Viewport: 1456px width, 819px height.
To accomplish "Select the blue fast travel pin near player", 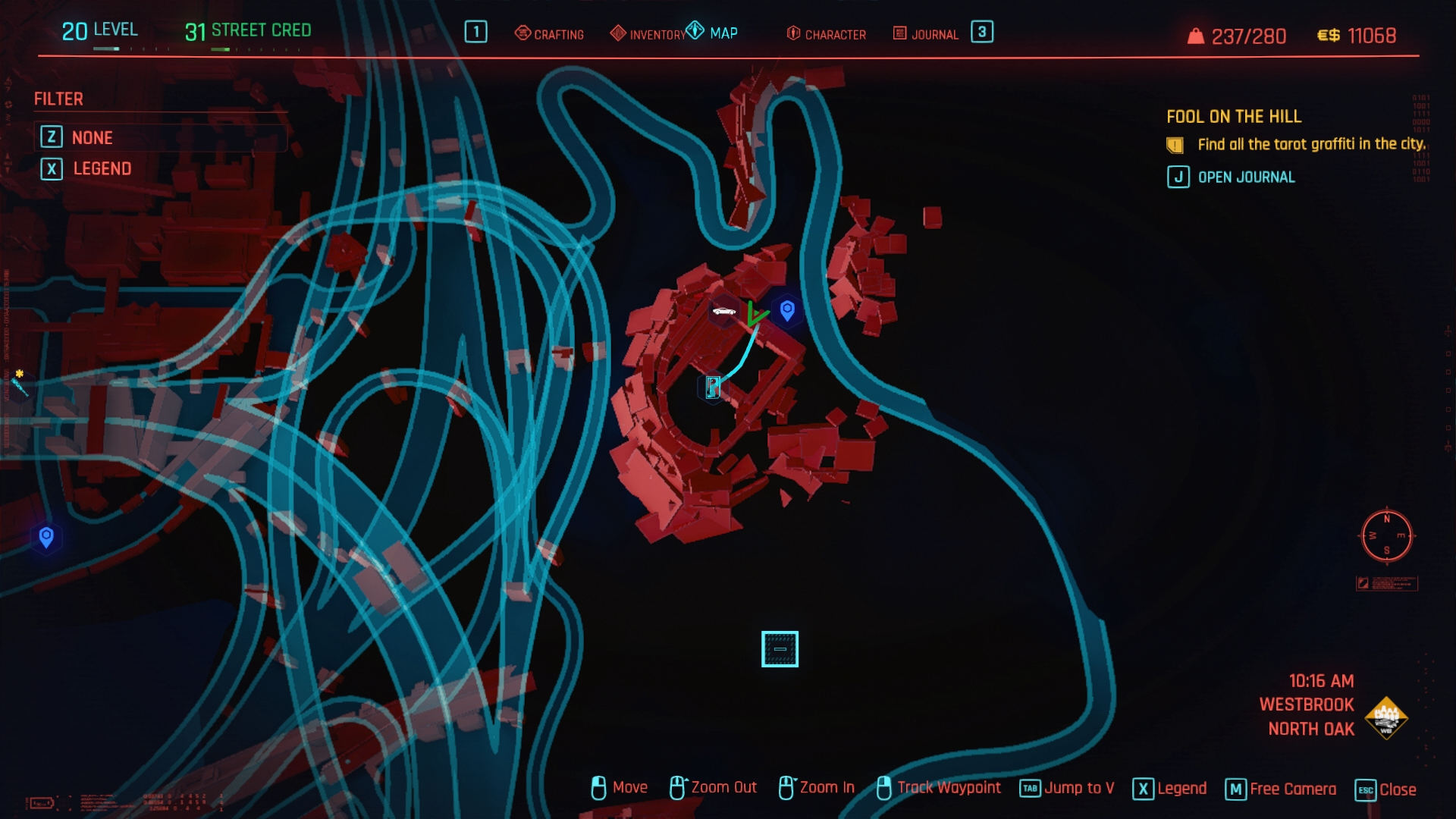I will (x=787, y=309).
